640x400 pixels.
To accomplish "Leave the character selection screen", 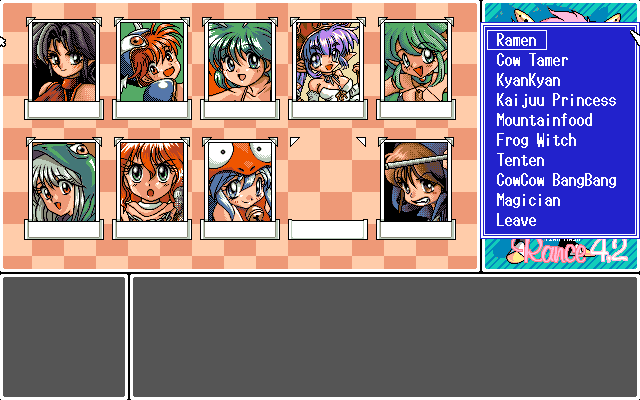I will pos(516,221).
